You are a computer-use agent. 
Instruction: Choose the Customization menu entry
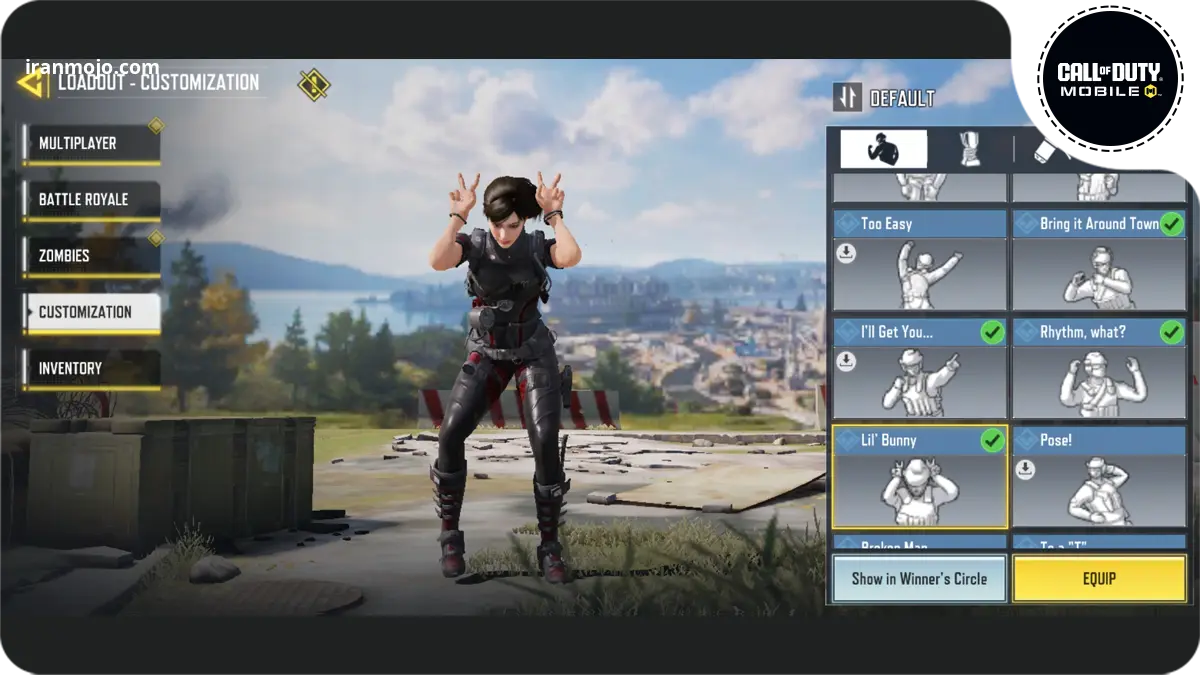(91, 312)
